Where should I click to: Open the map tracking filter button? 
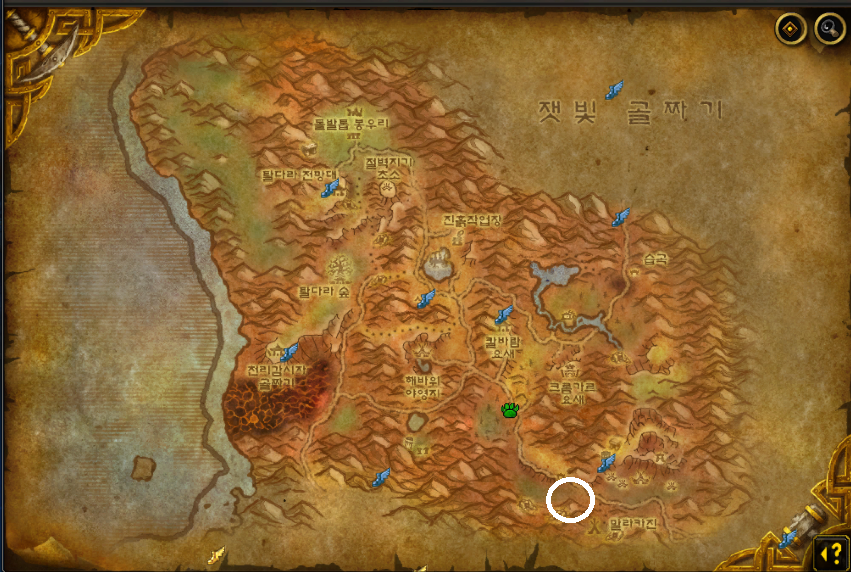[791, 29]
